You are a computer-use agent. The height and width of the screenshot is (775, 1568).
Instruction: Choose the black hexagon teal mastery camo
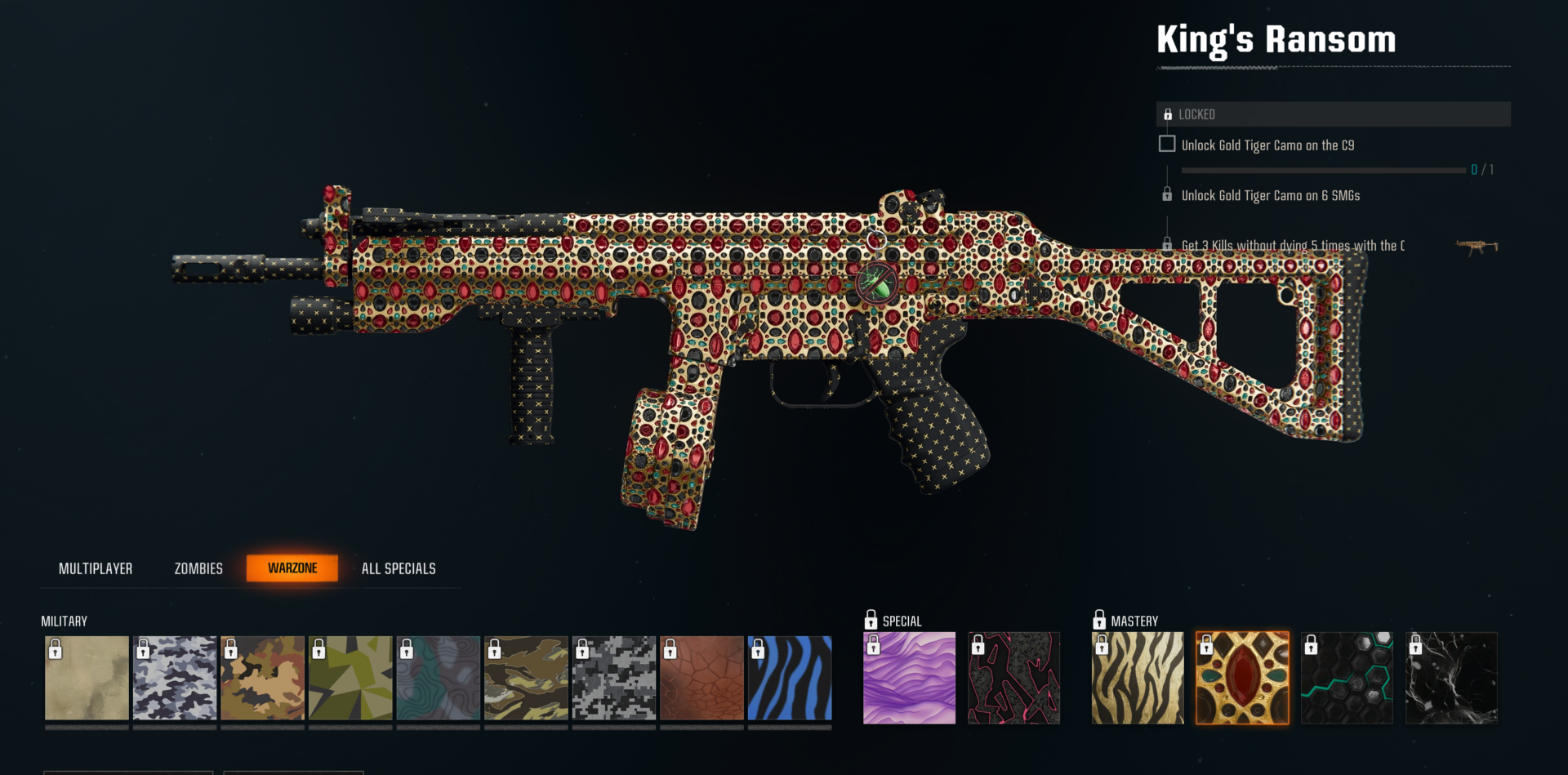(1347, 678)
